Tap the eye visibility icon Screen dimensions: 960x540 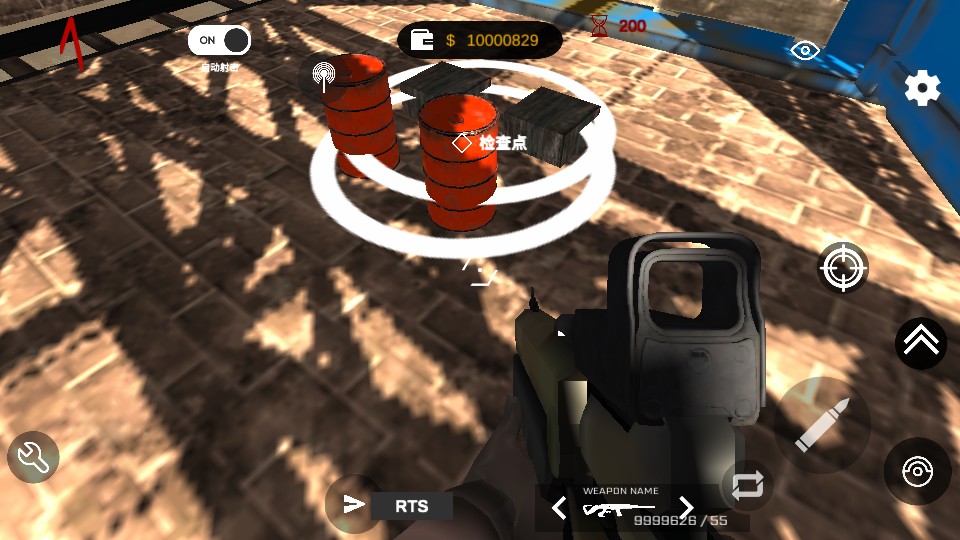coord(802,50)
